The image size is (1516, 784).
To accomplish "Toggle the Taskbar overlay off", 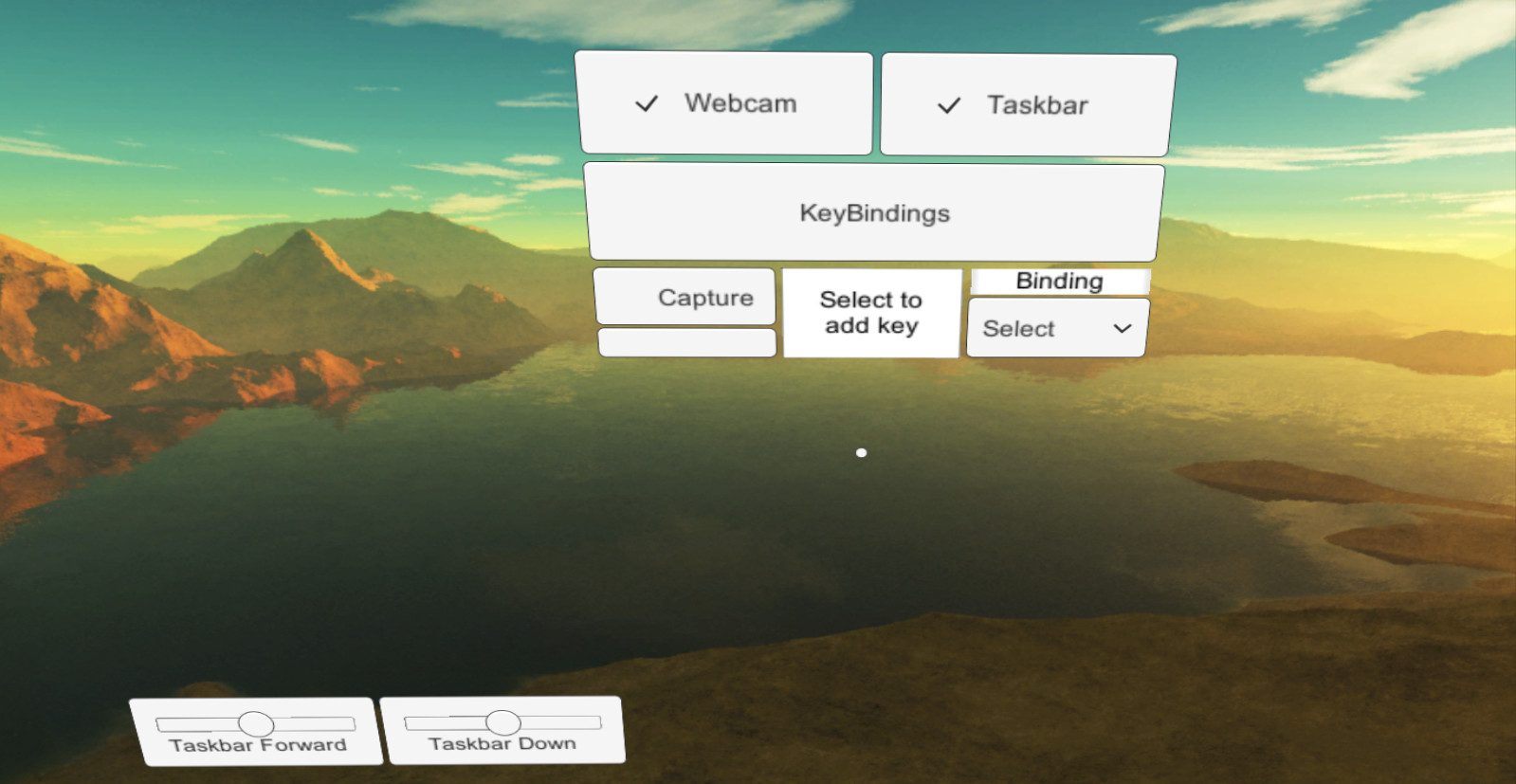I will 1026,105.
